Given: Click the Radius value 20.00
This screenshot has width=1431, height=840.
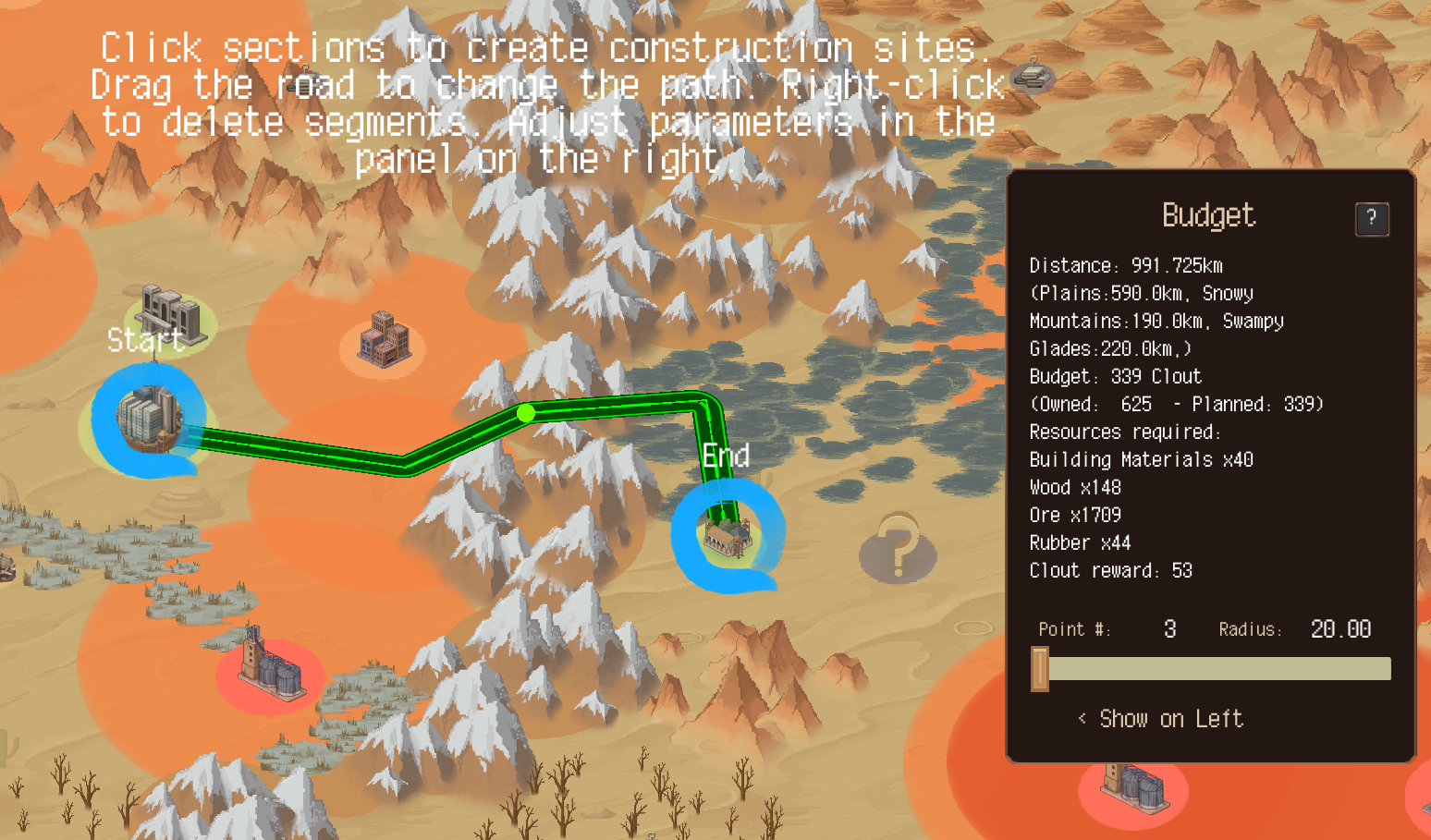Looking at the screenshot, I should click(1340, 628).
